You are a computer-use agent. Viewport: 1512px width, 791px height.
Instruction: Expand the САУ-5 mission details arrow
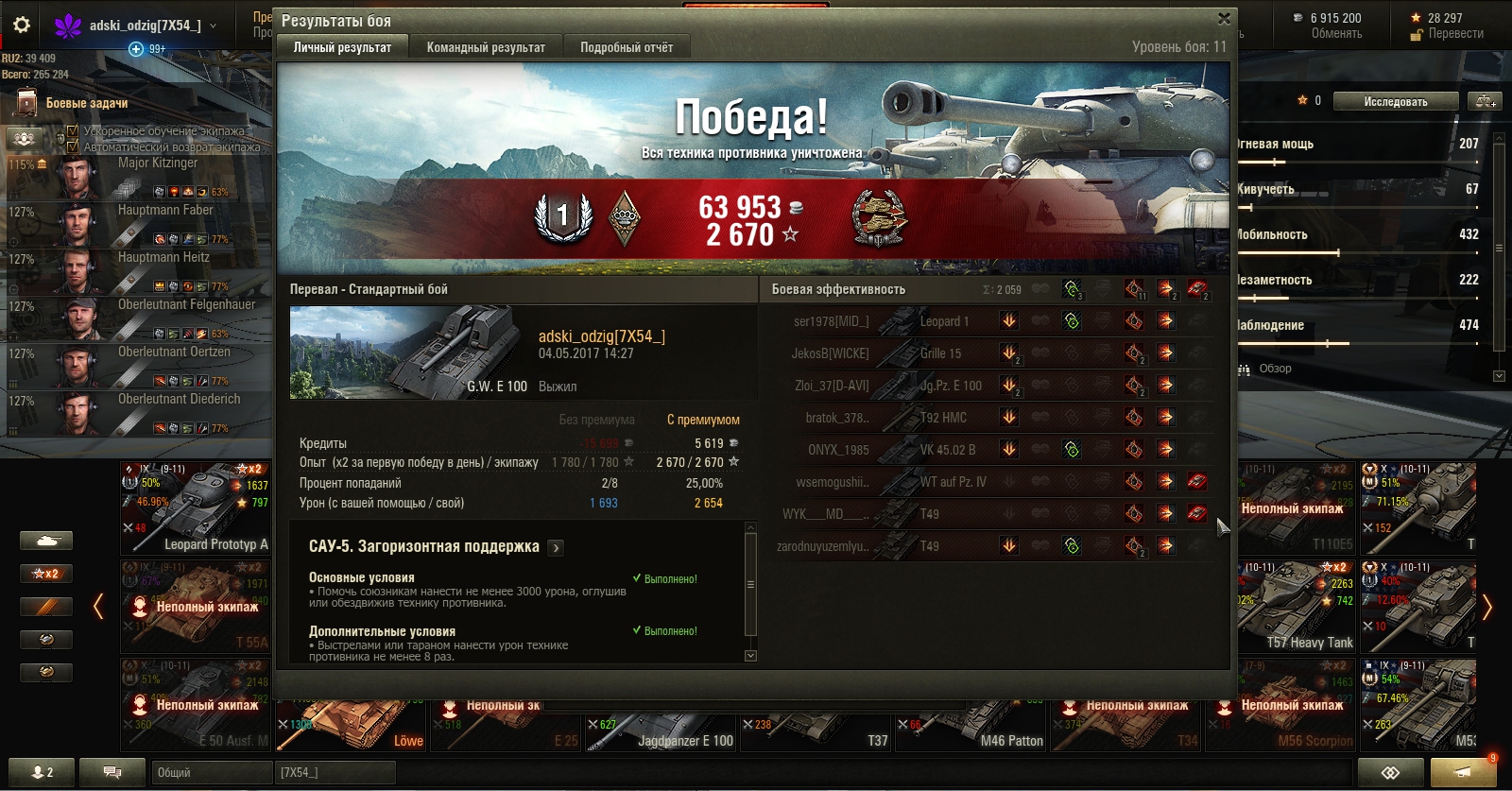556,547
